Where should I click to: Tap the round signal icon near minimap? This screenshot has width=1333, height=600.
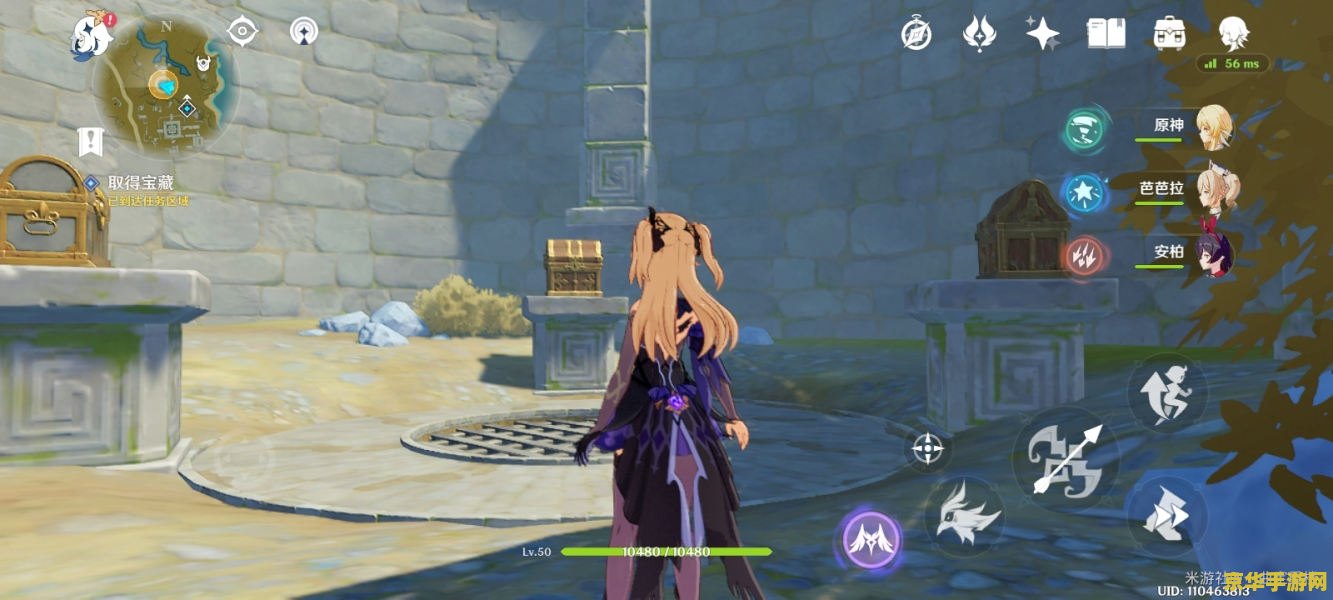coord(305,31)
